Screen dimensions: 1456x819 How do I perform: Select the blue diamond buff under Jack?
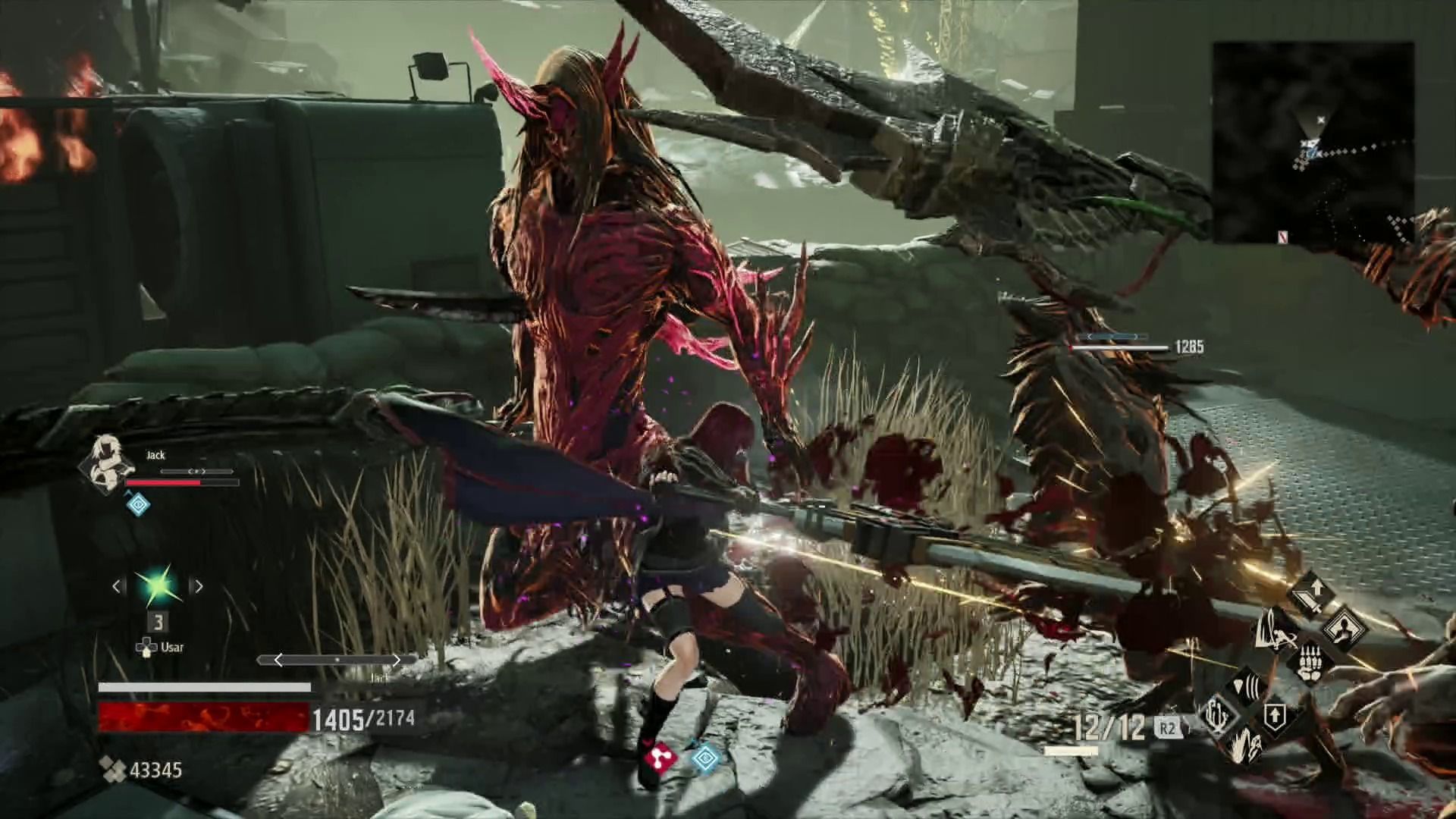(137, 504)
